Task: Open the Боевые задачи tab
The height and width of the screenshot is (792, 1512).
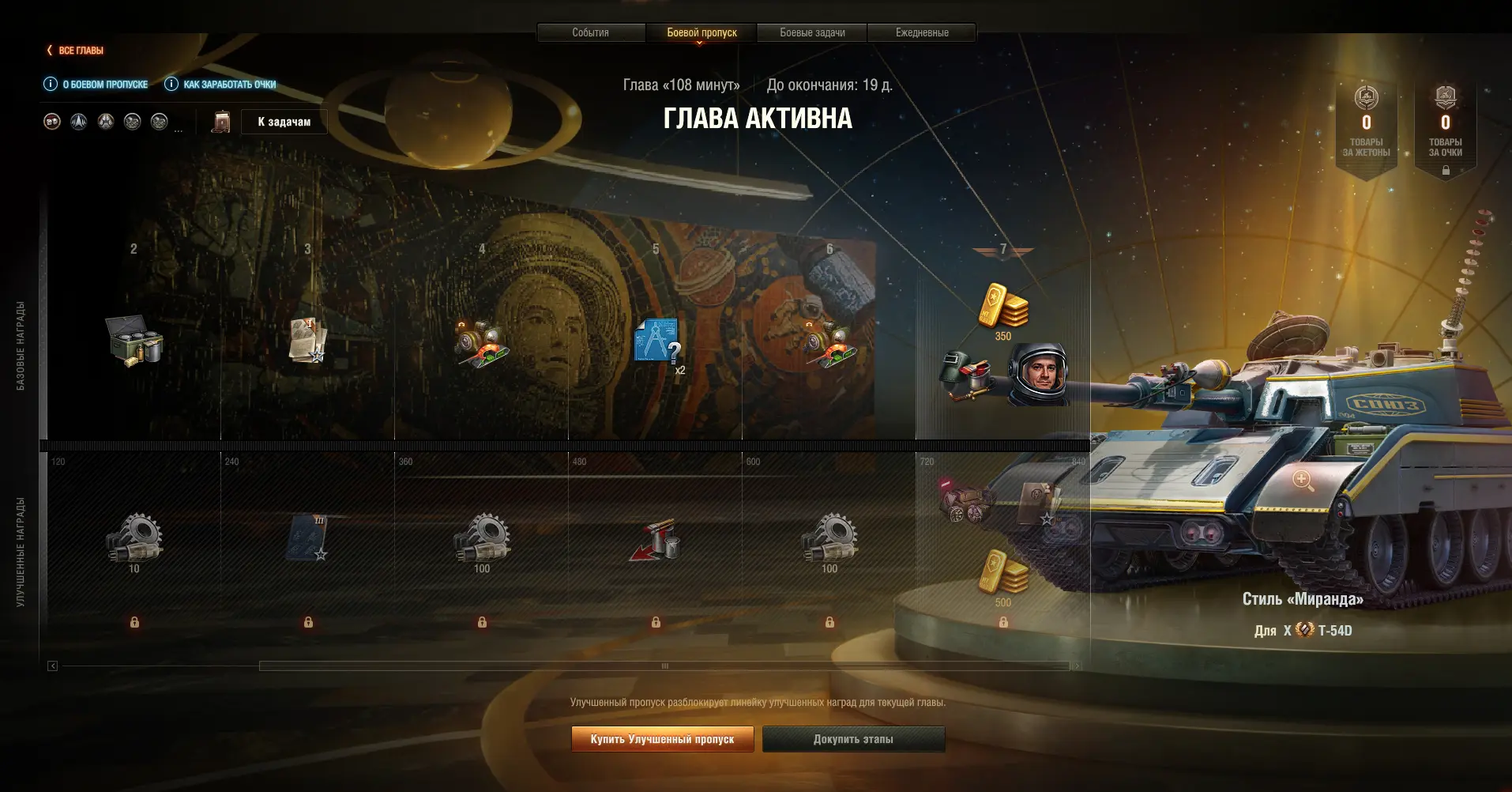Action: point(812,32)
